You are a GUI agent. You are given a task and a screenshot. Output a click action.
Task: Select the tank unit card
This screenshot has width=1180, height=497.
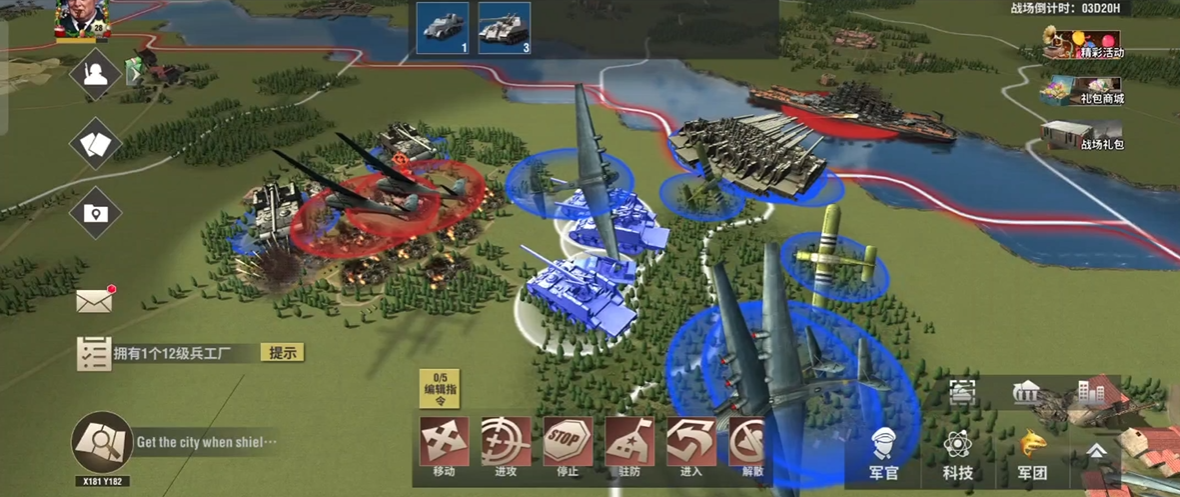(504, 28)
